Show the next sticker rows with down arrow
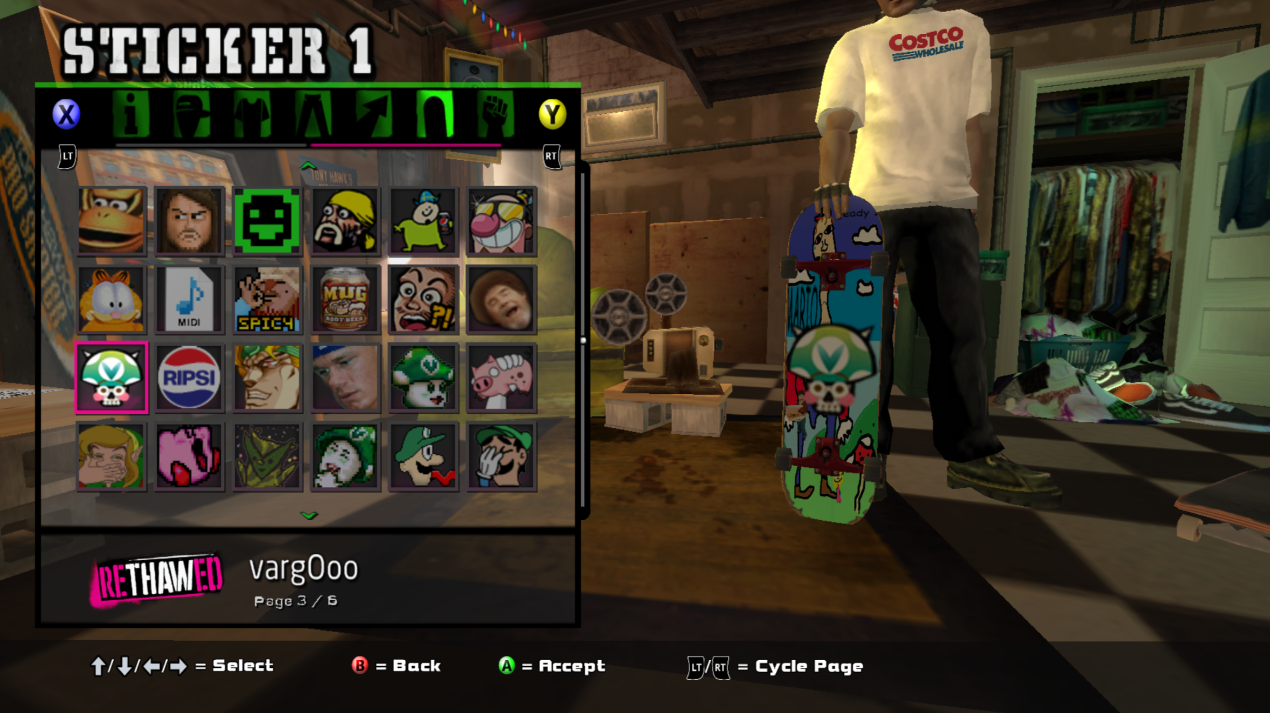1270x713 pixels. point(309,516)
